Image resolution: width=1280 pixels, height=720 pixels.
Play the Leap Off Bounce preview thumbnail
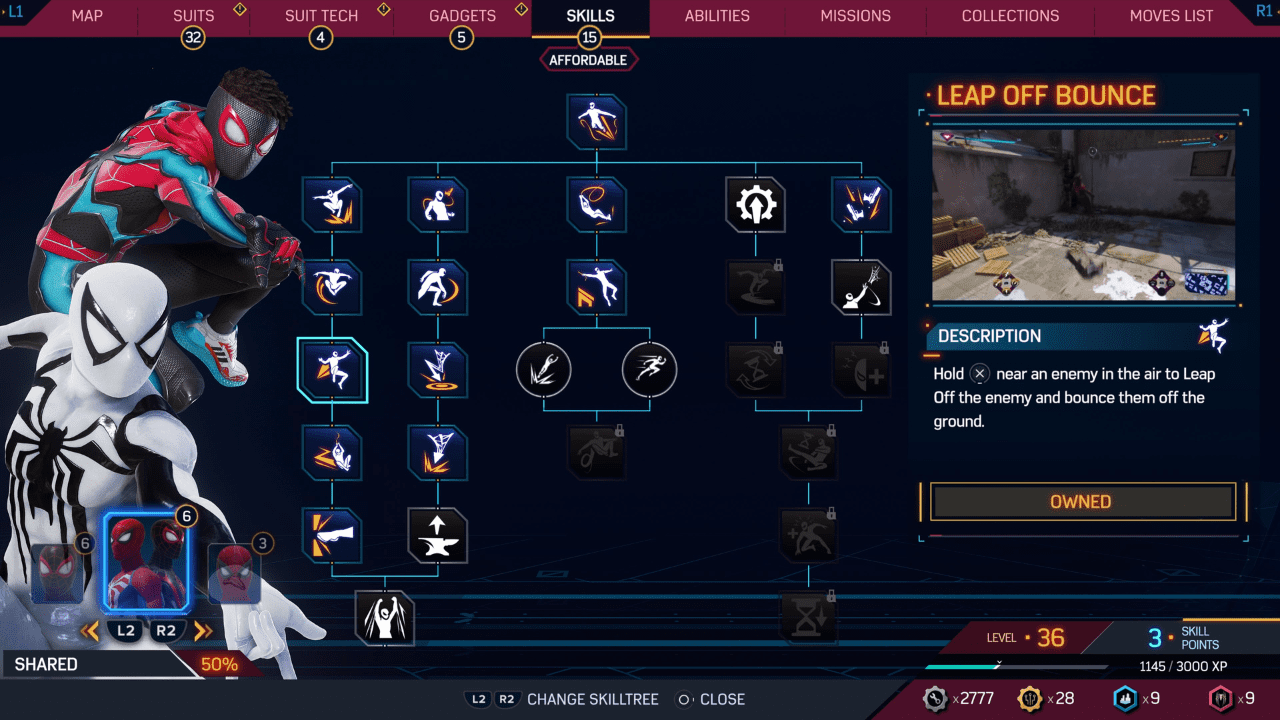coord(1083,215)
